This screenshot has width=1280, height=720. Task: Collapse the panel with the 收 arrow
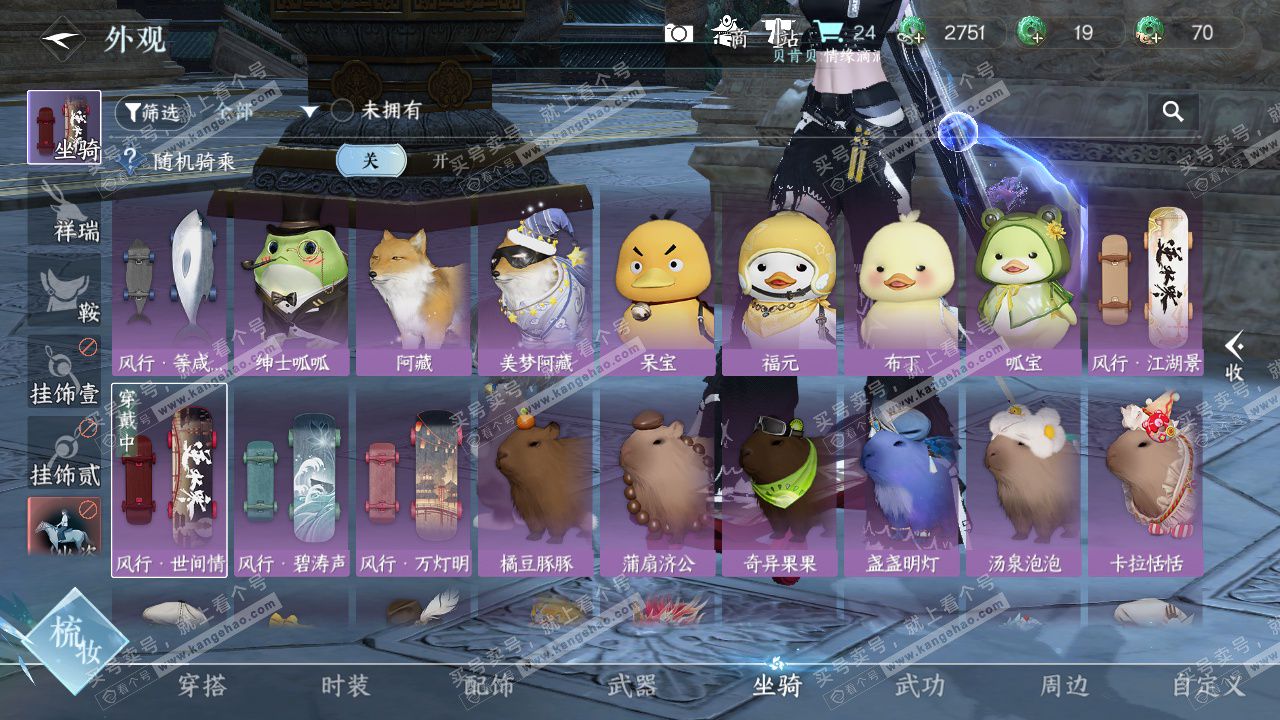(x=1235, y=355)
